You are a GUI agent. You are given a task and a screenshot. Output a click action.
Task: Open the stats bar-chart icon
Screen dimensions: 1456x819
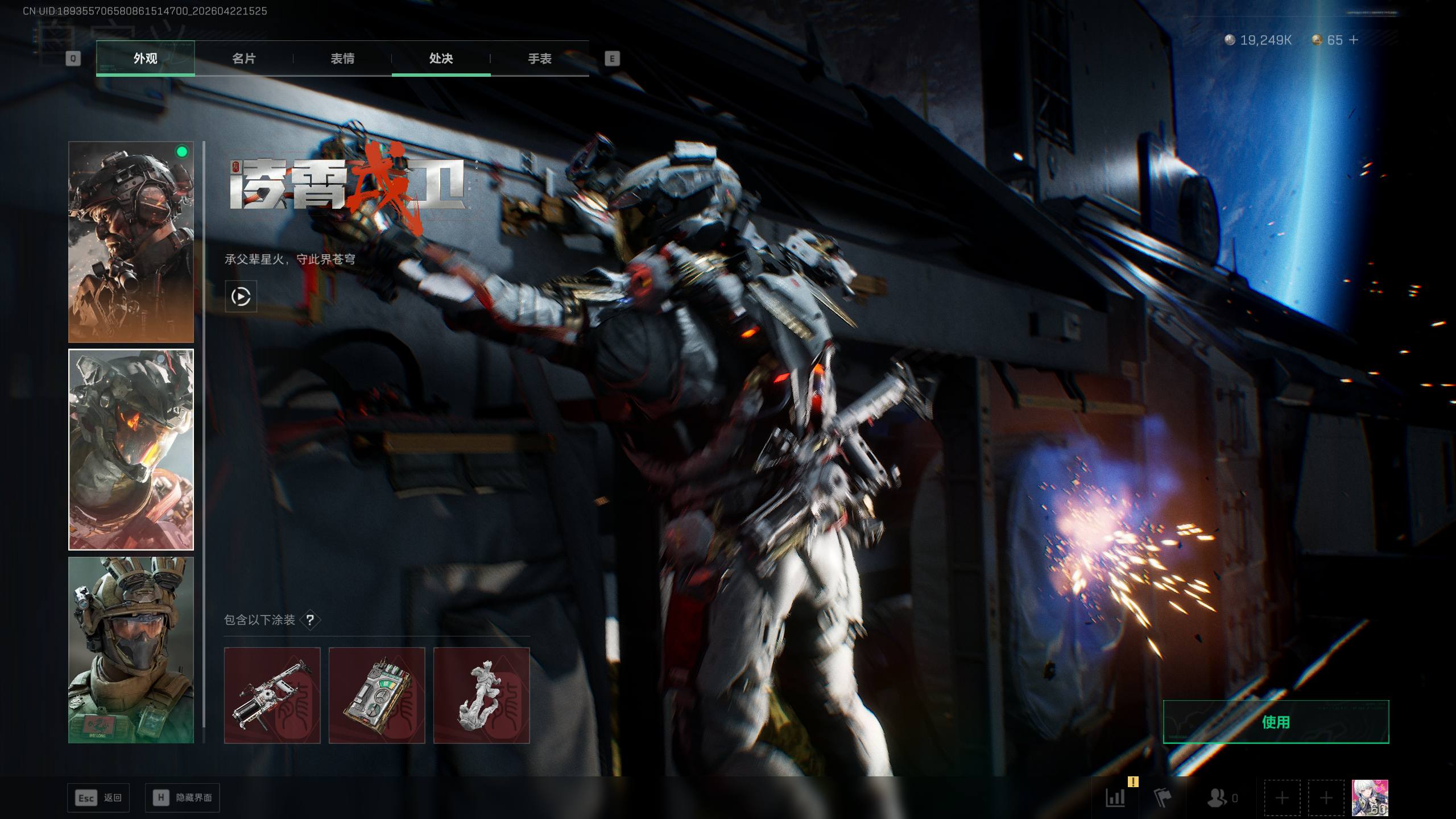pyautogui.click(x=1115, y=798)
